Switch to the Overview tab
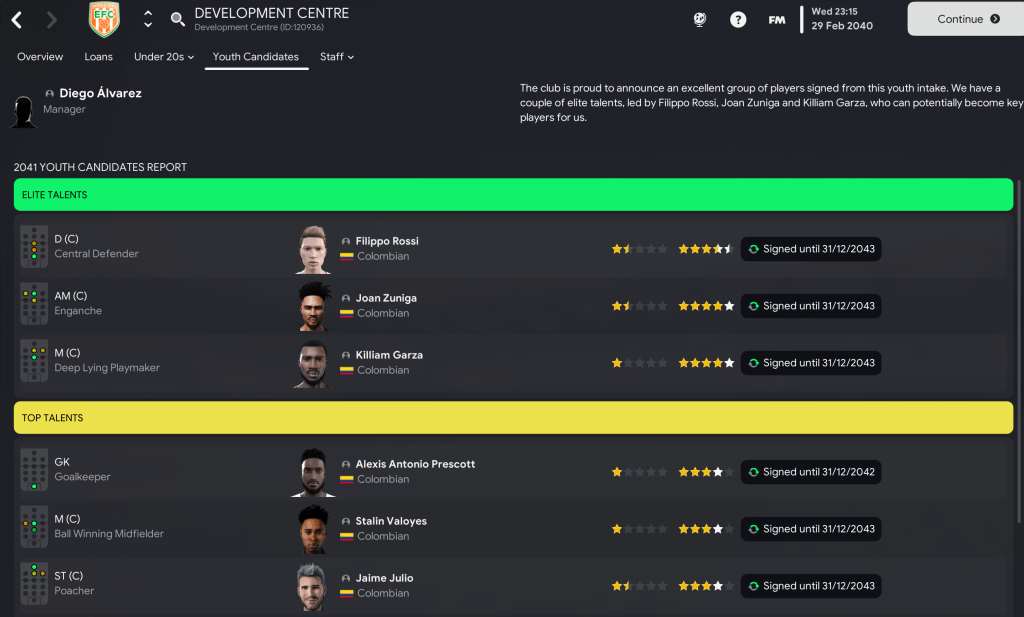The image size is (1024, 617). [x=40, y=57]
